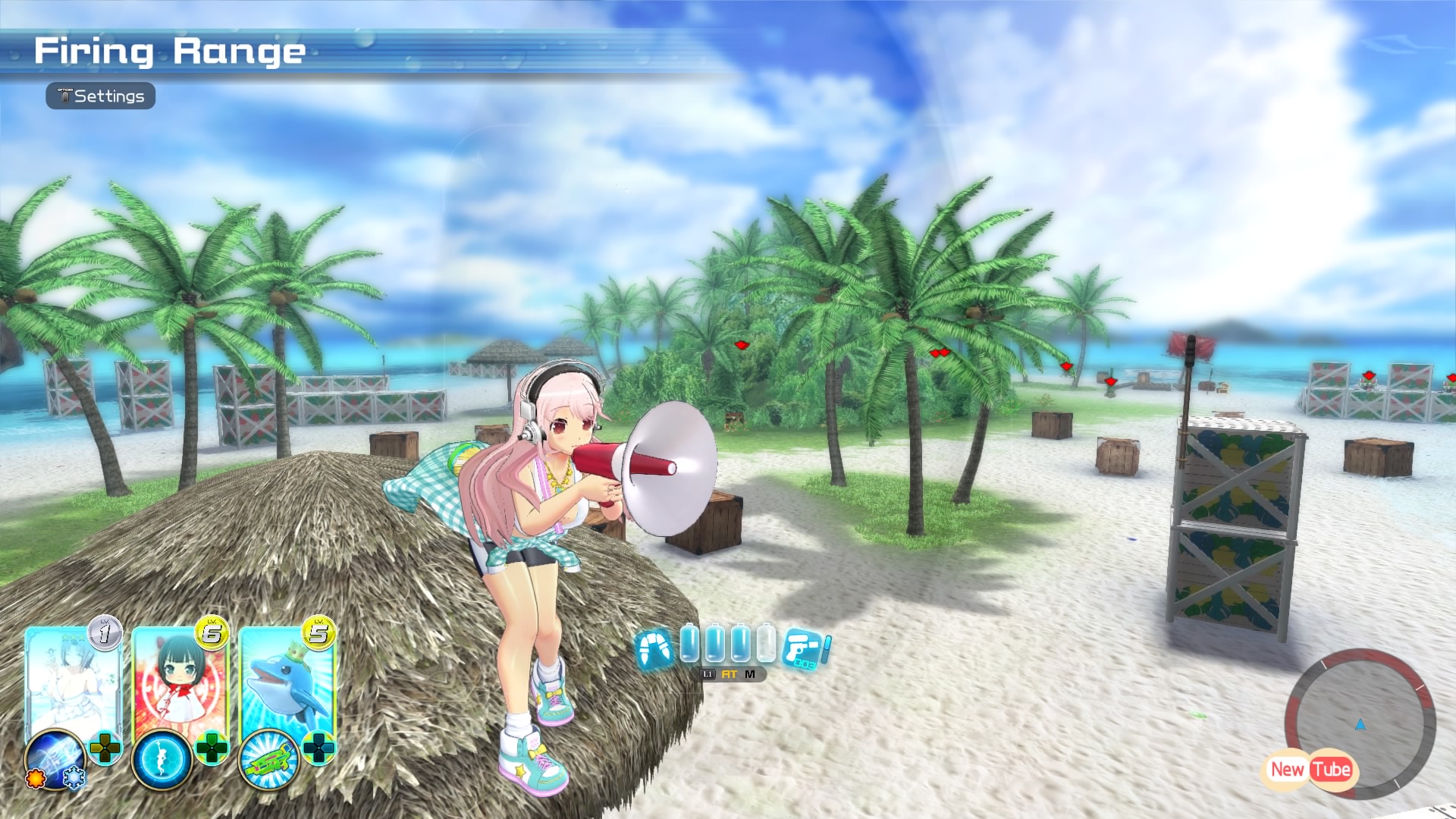The width and height of the screenshot is (1456, 819).
Task: Use the green water gun skill icon
Action: point(268,759)
